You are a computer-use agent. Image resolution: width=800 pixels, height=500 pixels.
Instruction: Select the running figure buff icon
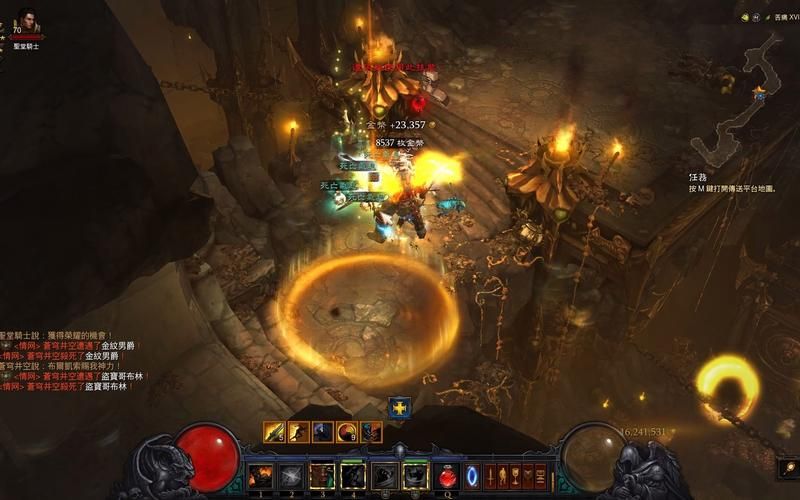(297, 432)
